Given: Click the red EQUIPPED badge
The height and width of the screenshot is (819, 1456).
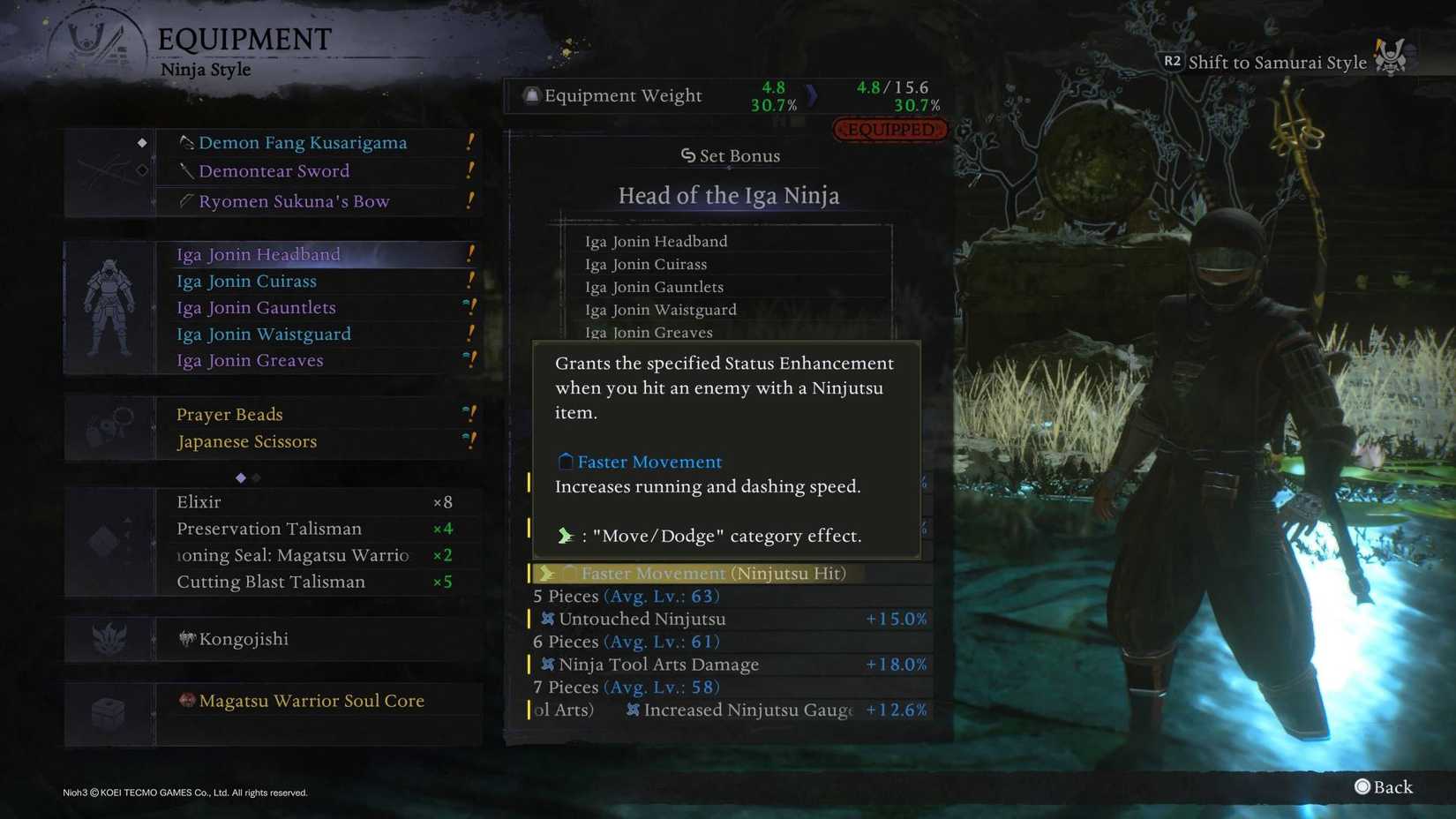Looking at the screenshot, I should (890, 128).
